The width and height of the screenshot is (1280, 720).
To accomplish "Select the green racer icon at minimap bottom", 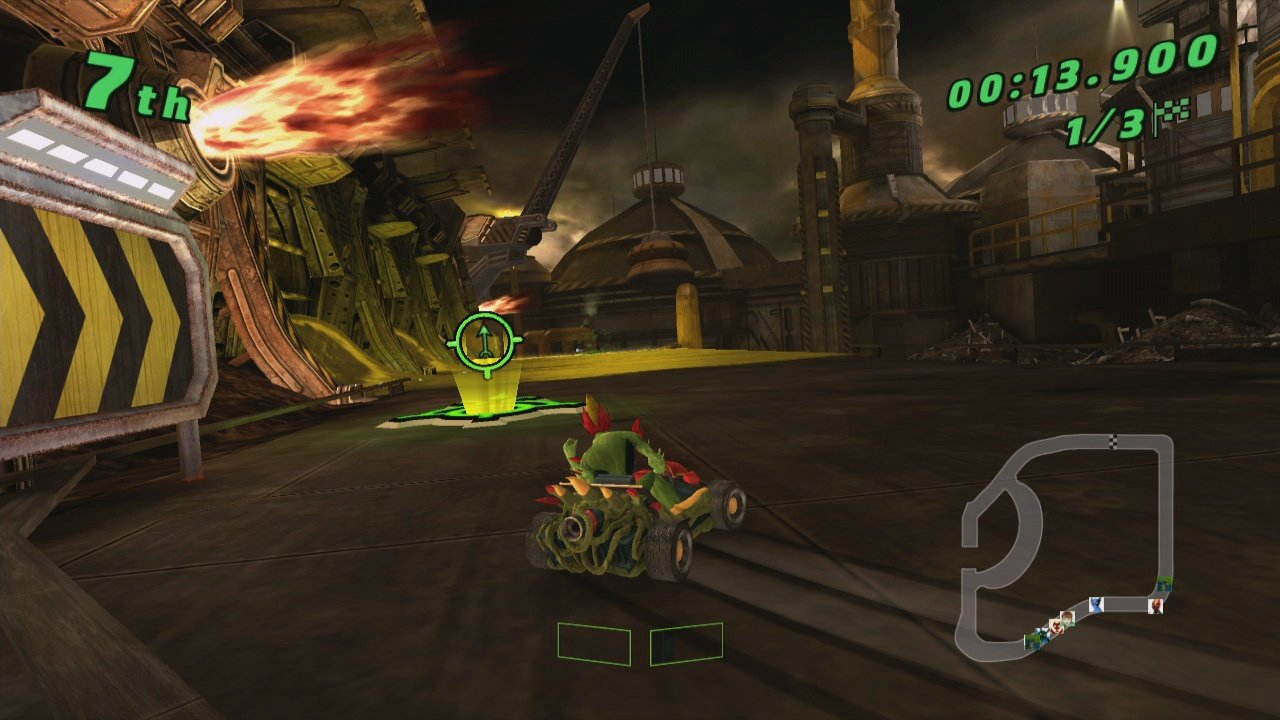I will 1032,642.
